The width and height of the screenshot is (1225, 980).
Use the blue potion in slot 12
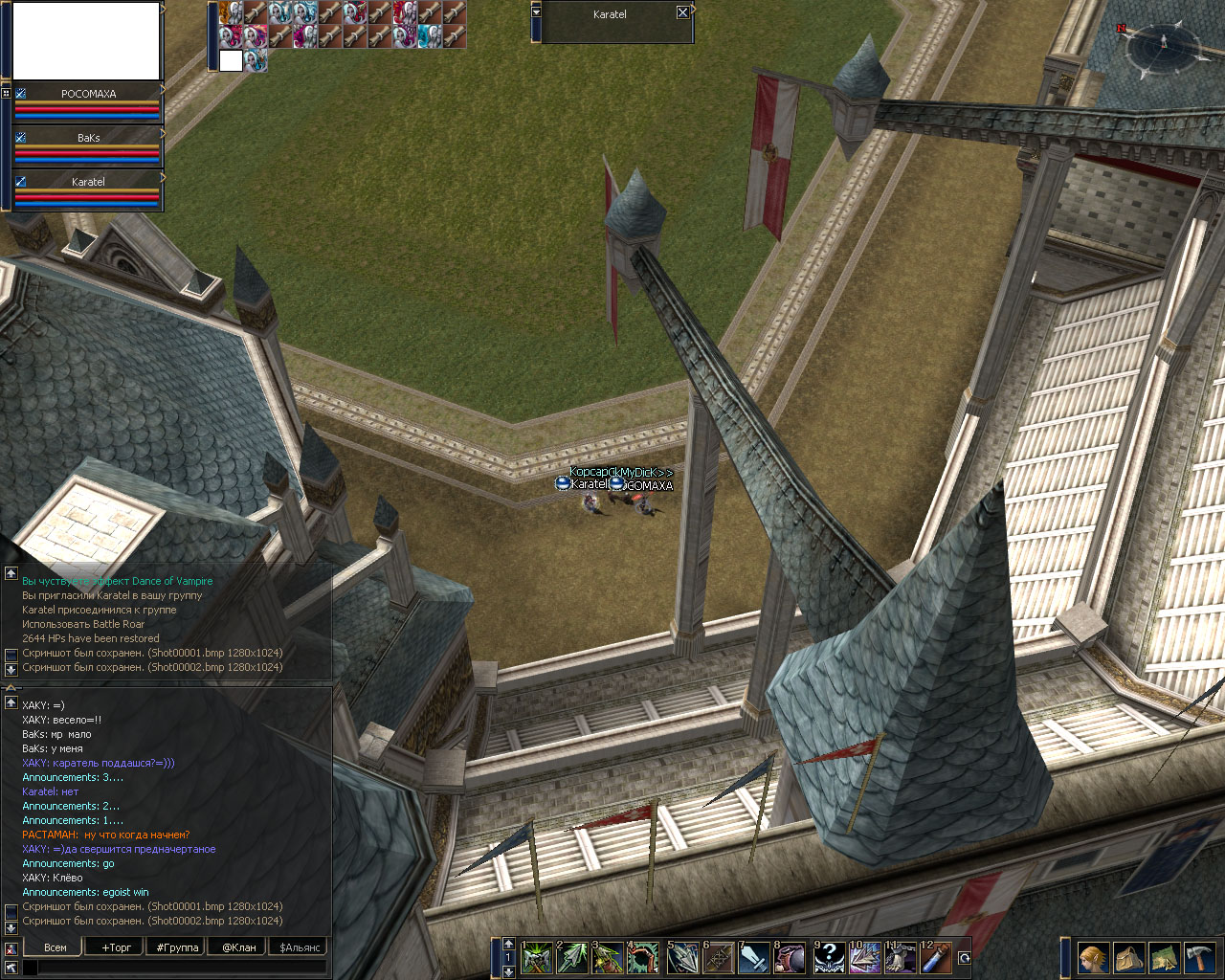[936, 958]
